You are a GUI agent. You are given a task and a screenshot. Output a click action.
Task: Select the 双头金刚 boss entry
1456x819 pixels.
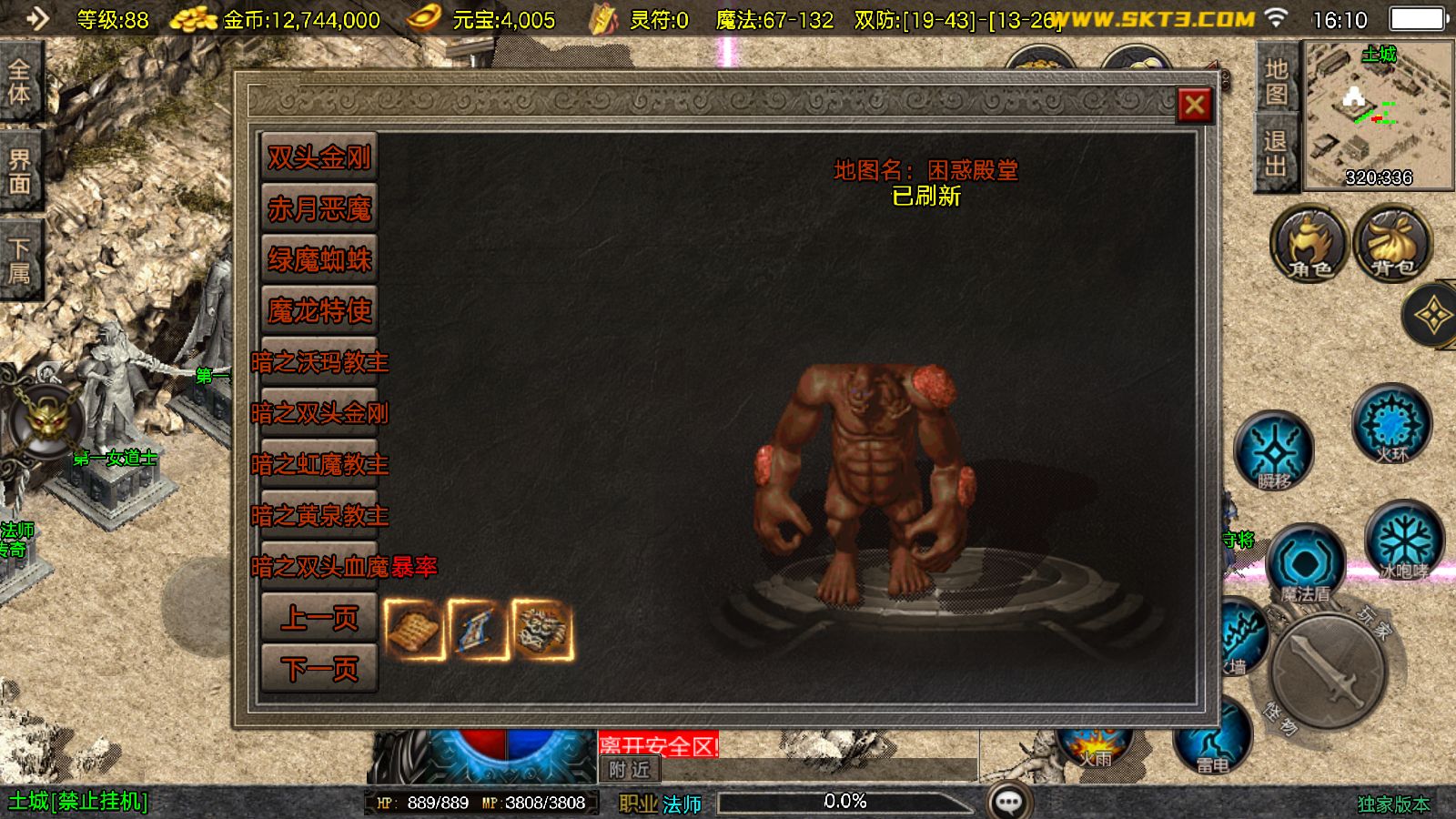tap(318, 157)
